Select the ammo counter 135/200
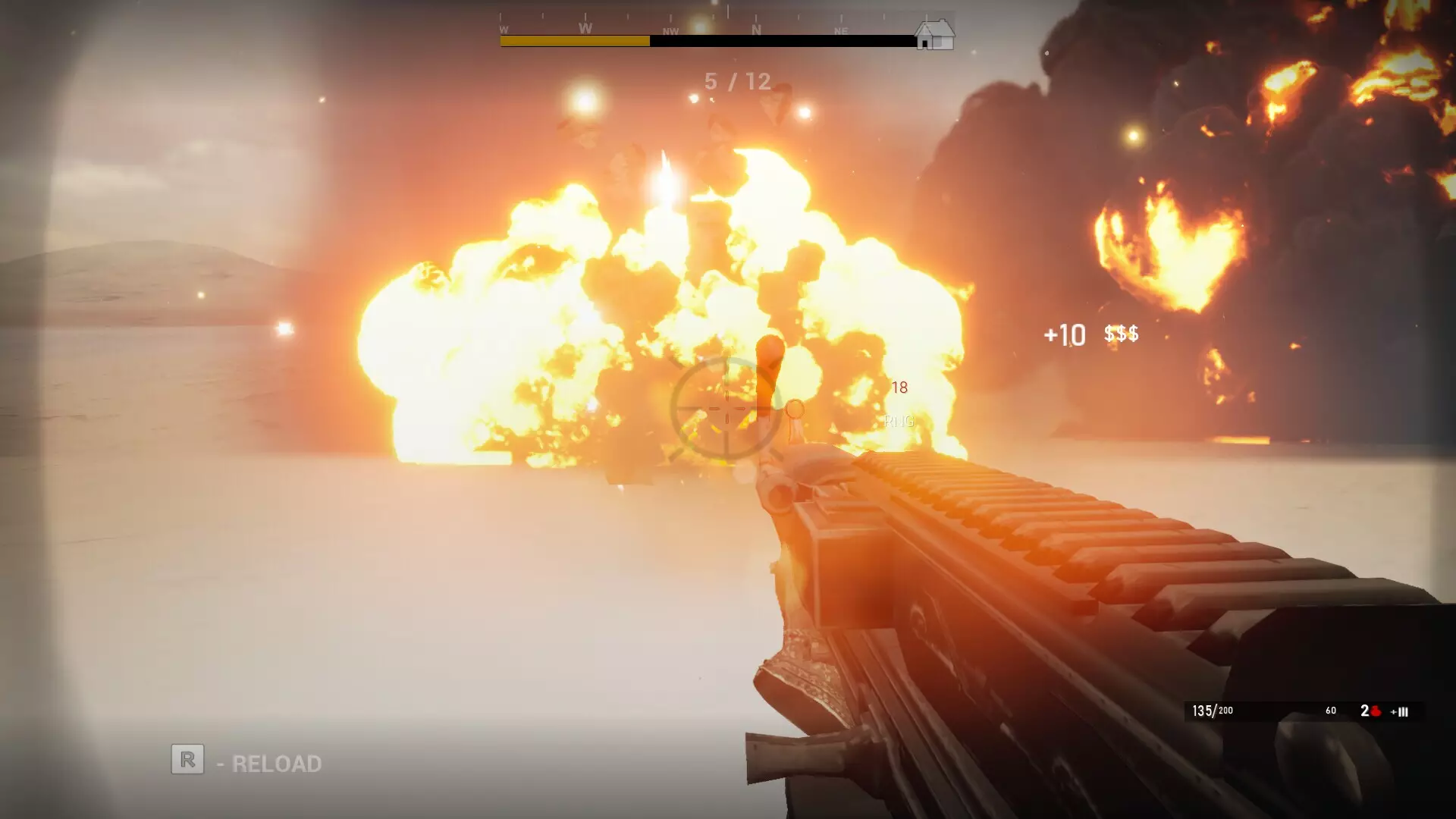 pyautogui.click(x=1213, y=711)
